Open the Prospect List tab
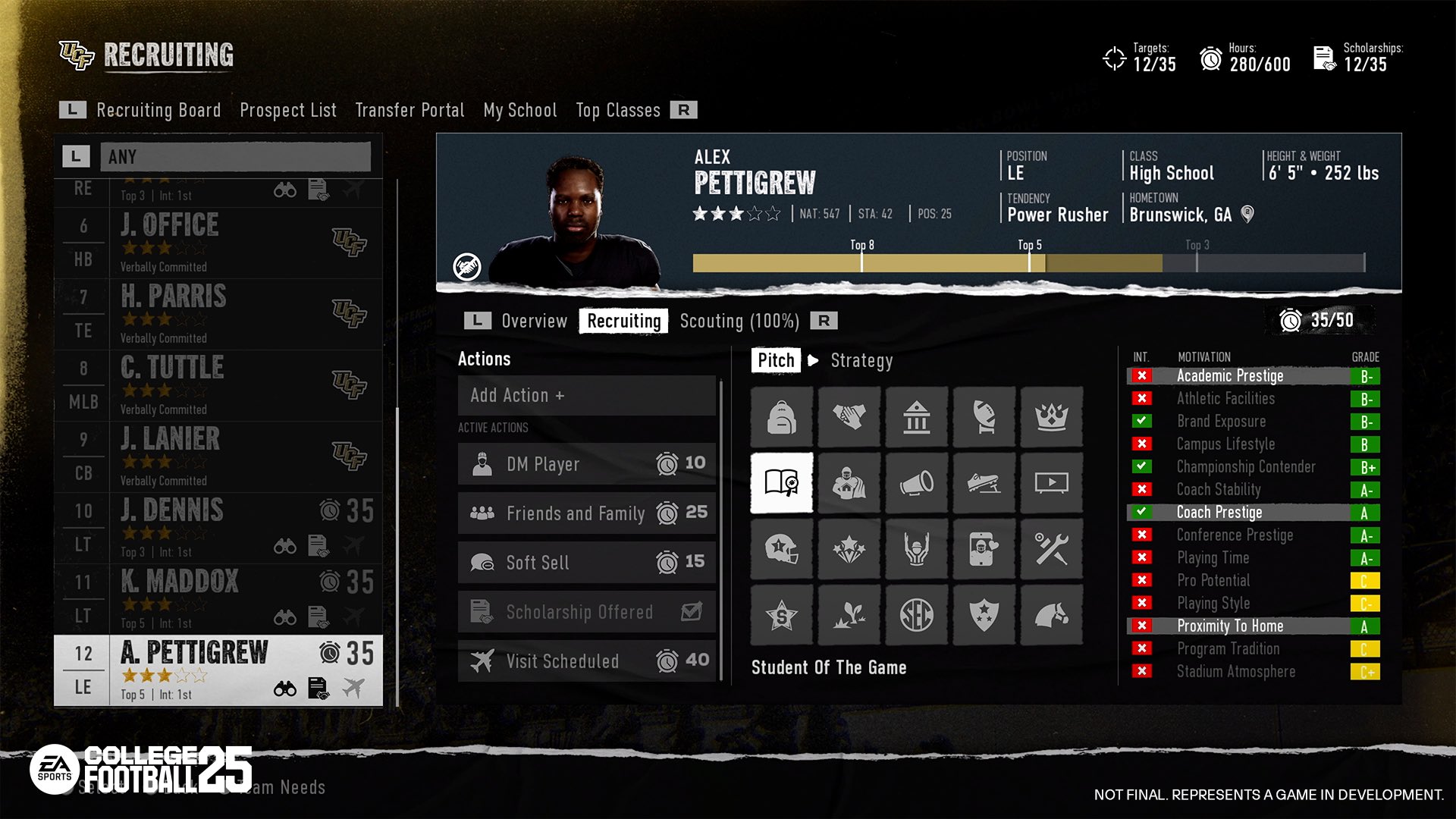 pos(287,110)
